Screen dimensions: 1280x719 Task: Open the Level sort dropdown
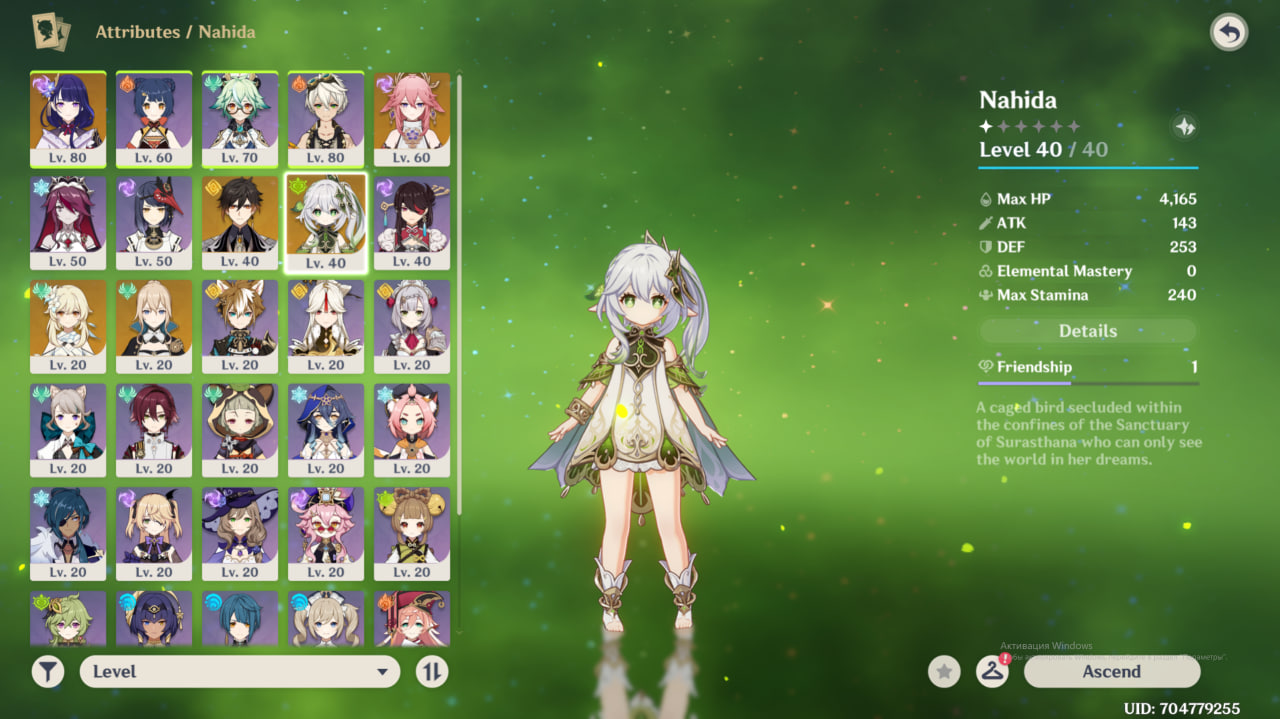(x=240, y=672)
